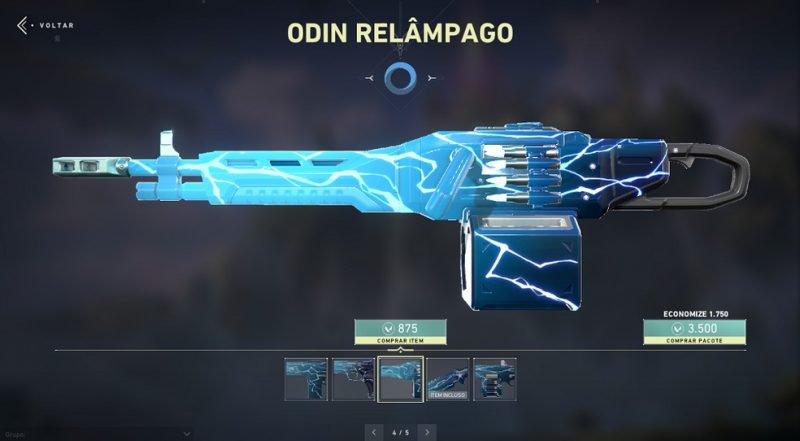Image resolution: width=800 pixels, height=441 pixels.
Task: Select the blue ring variant under the title
Action: click(x=400, y=77)
